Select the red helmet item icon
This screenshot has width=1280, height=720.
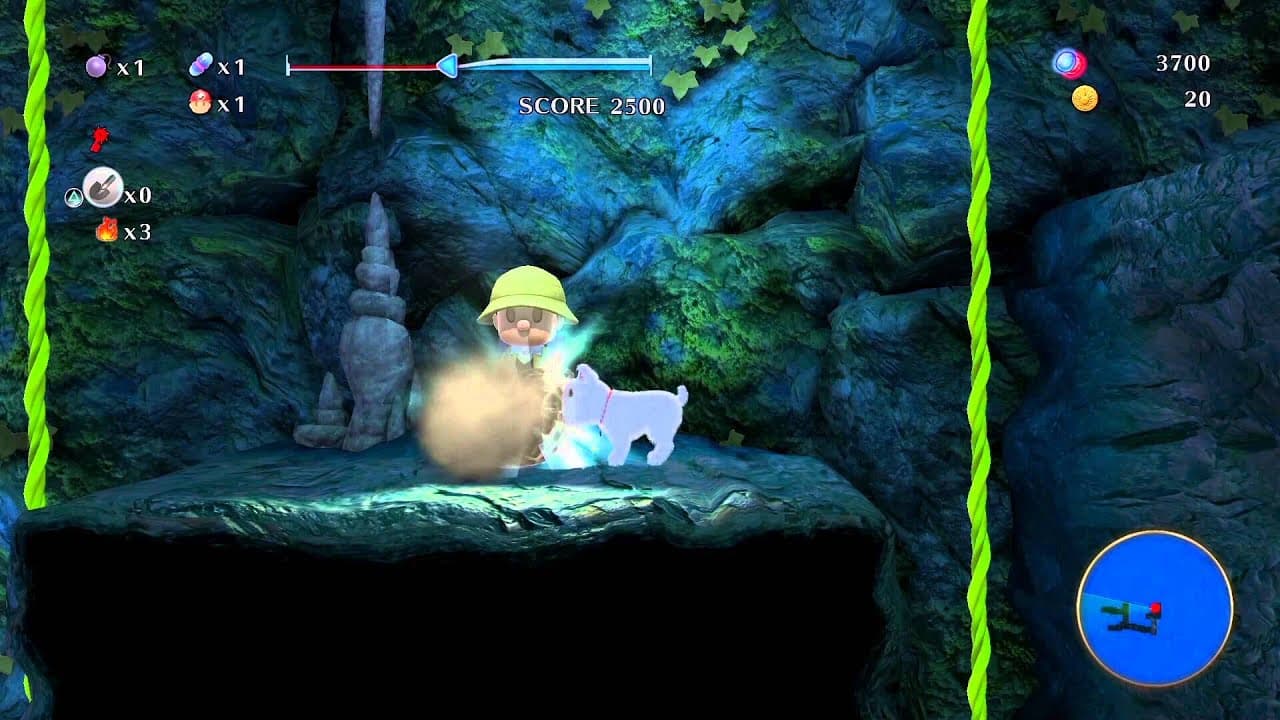pyautogui.click(x=203, y=98)
